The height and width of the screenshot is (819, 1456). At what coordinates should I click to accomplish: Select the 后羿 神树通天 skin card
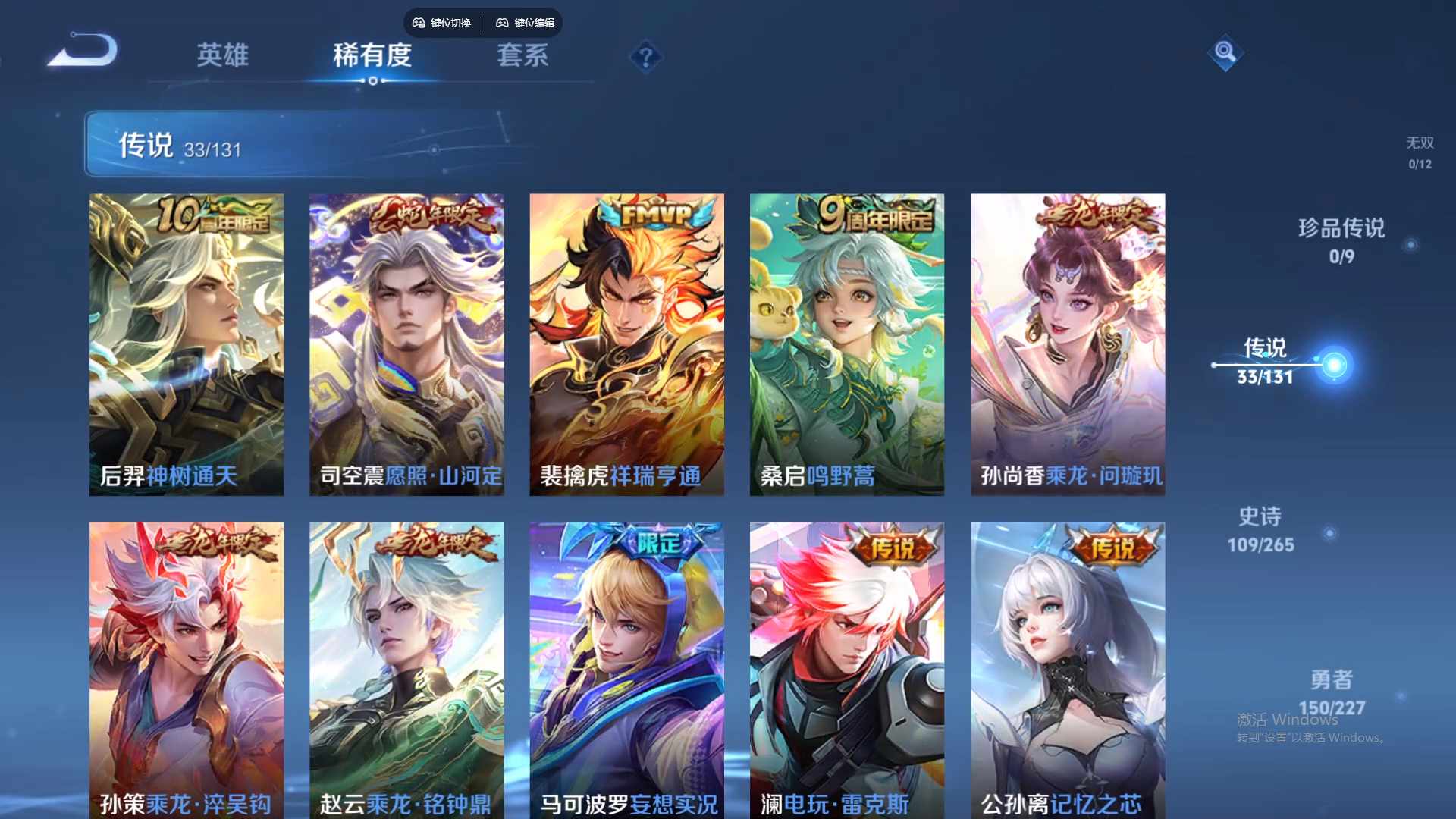point(187,341)
